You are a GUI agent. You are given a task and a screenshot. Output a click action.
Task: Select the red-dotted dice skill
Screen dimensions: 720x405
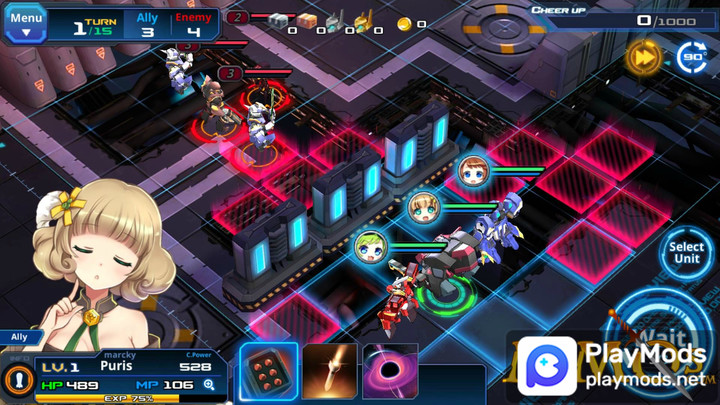268,372
